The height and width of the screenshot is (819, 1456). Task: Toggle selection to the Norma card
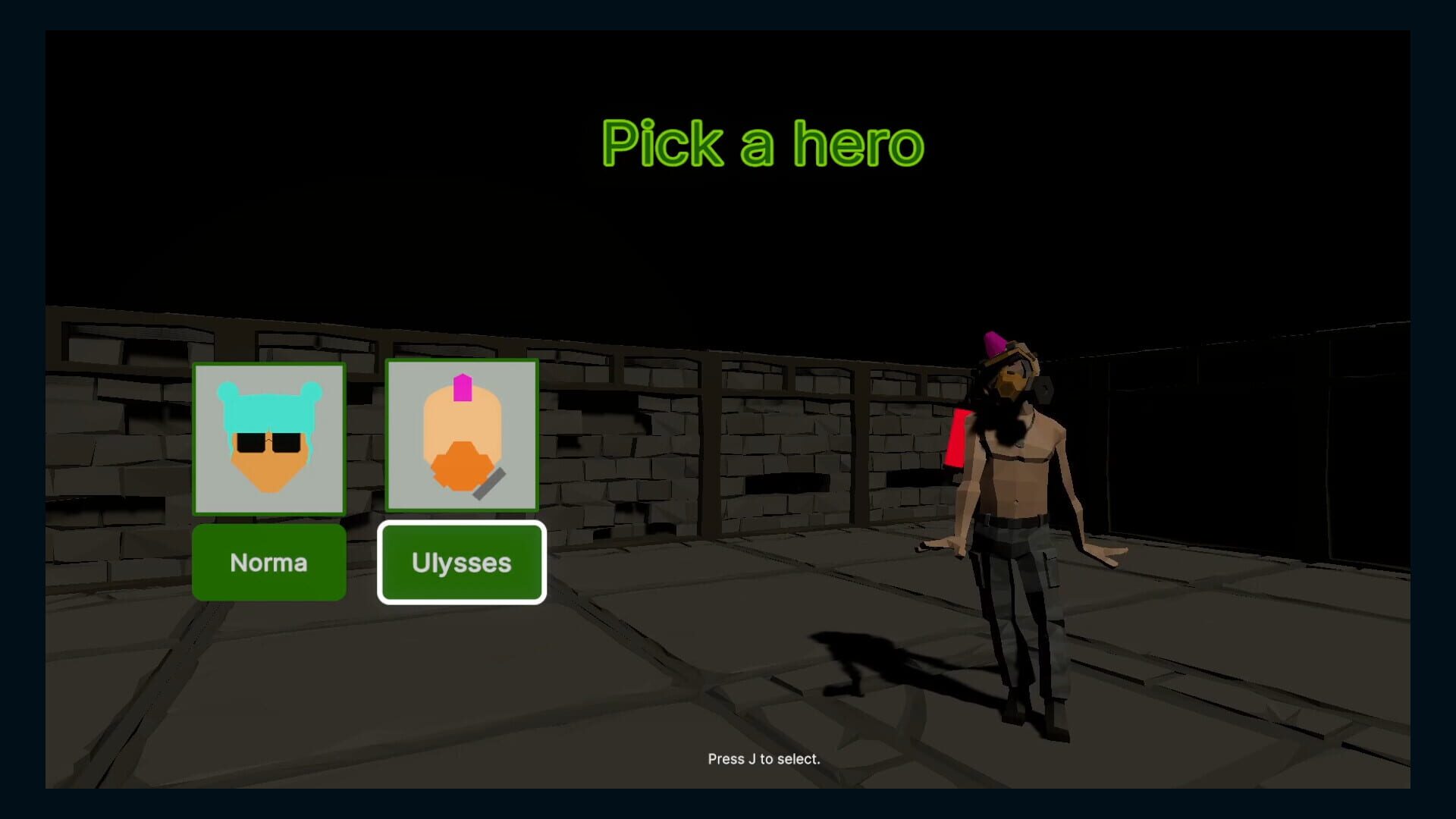click(x=269, y=562)
